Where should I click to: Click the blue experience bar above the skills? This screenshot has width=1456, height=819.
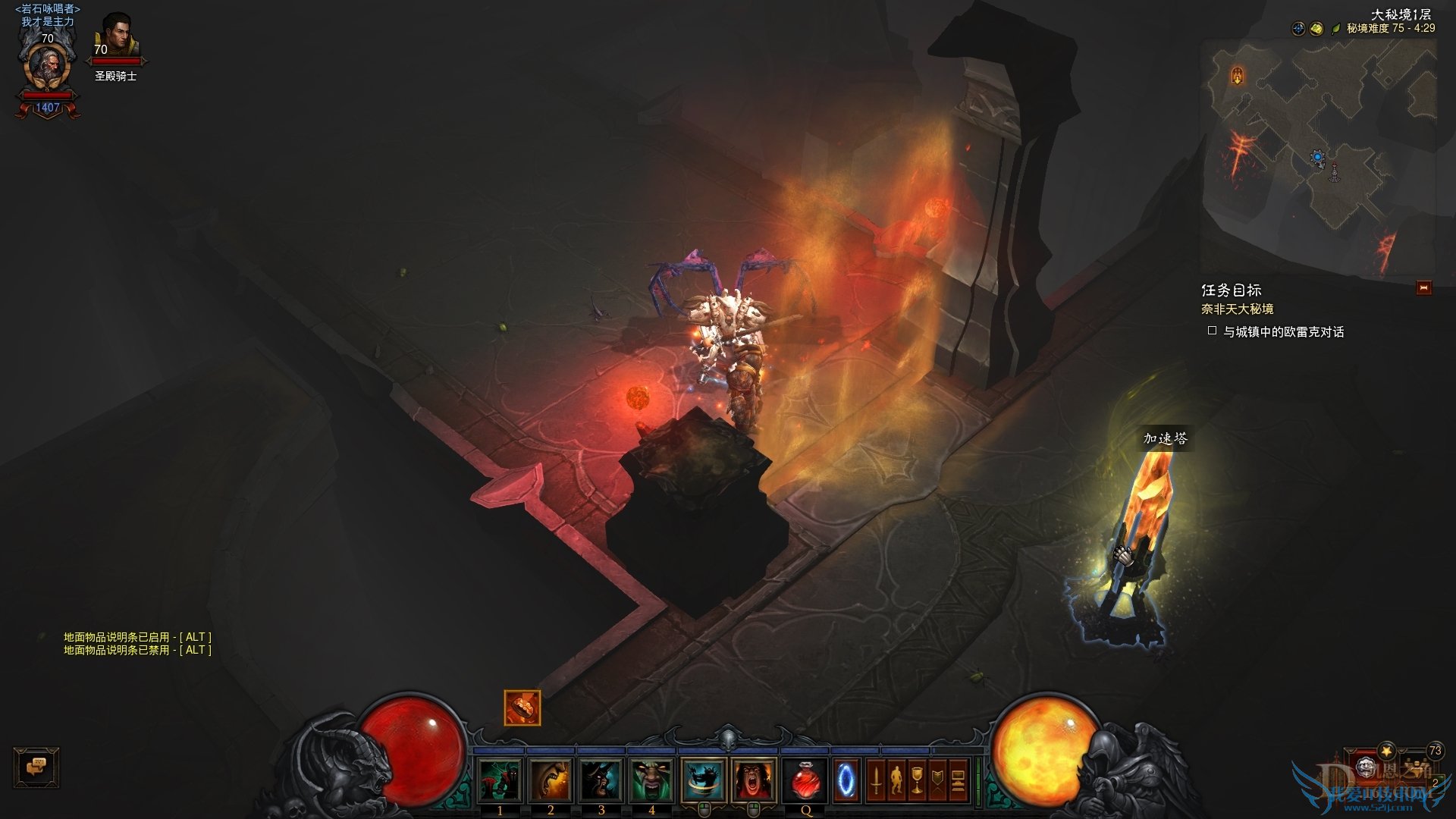[728, 748]
